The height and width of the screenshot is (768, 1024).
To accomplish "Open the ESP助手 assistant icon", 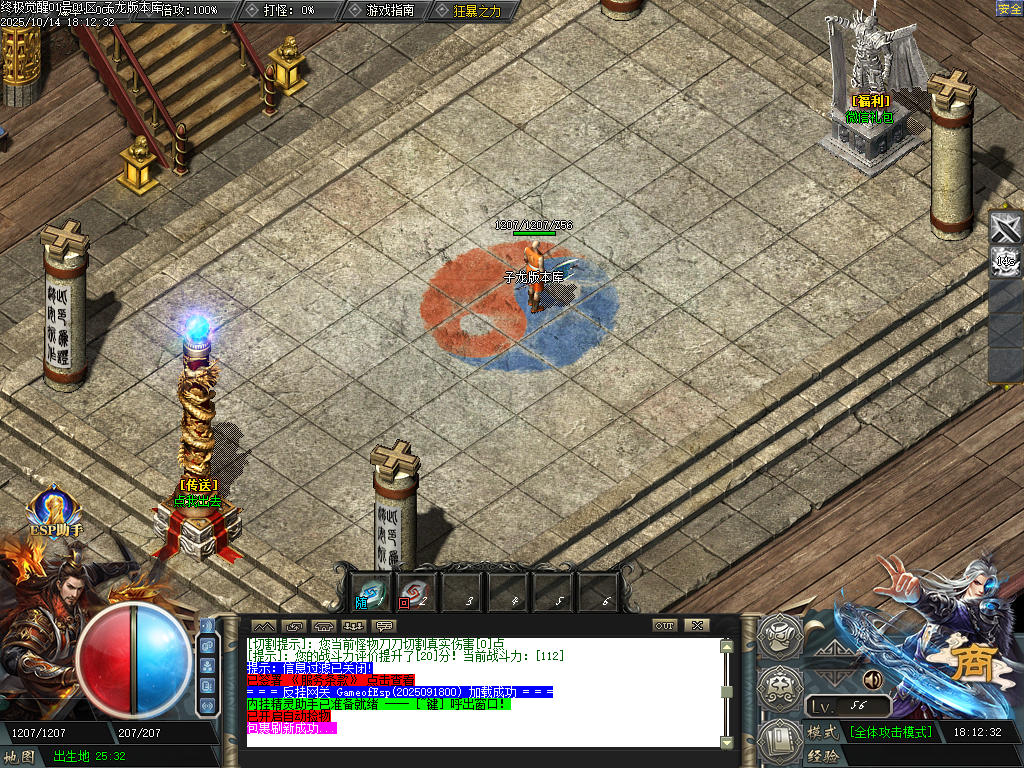I will click(x=55, y=510).
